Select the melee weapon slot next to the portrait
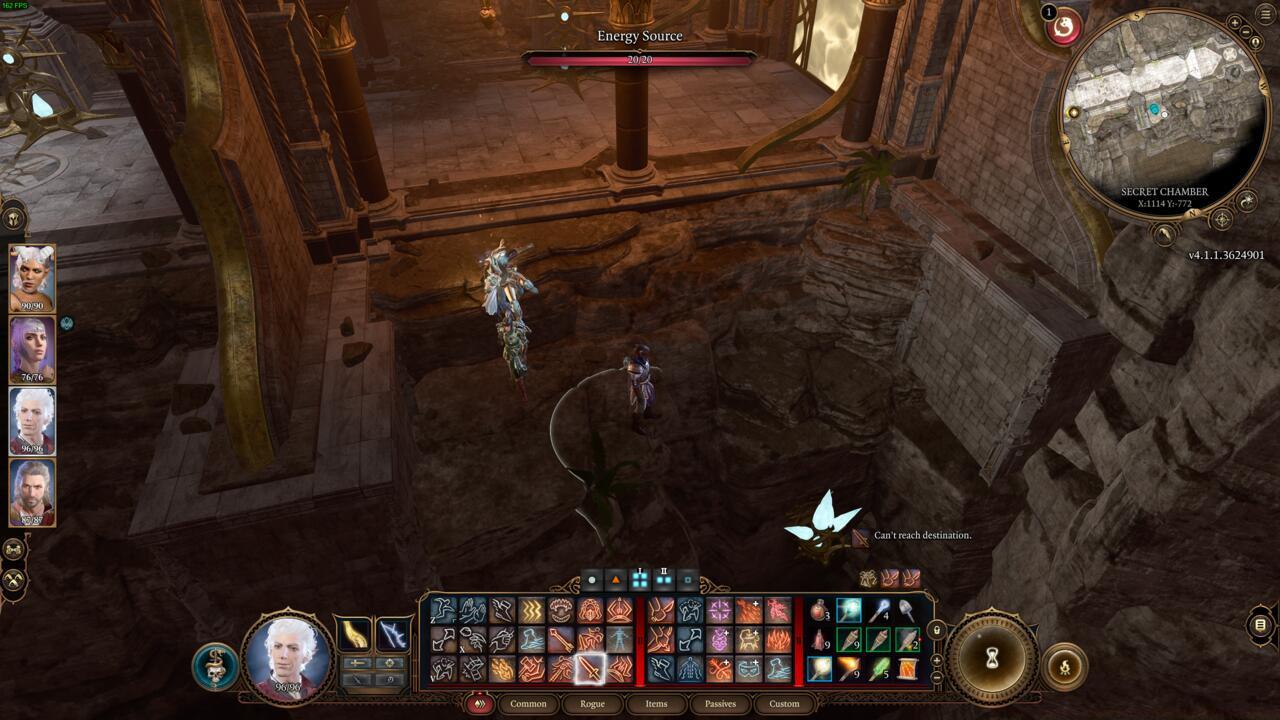Screen dimensions: 1280x720 coord(354,635)
